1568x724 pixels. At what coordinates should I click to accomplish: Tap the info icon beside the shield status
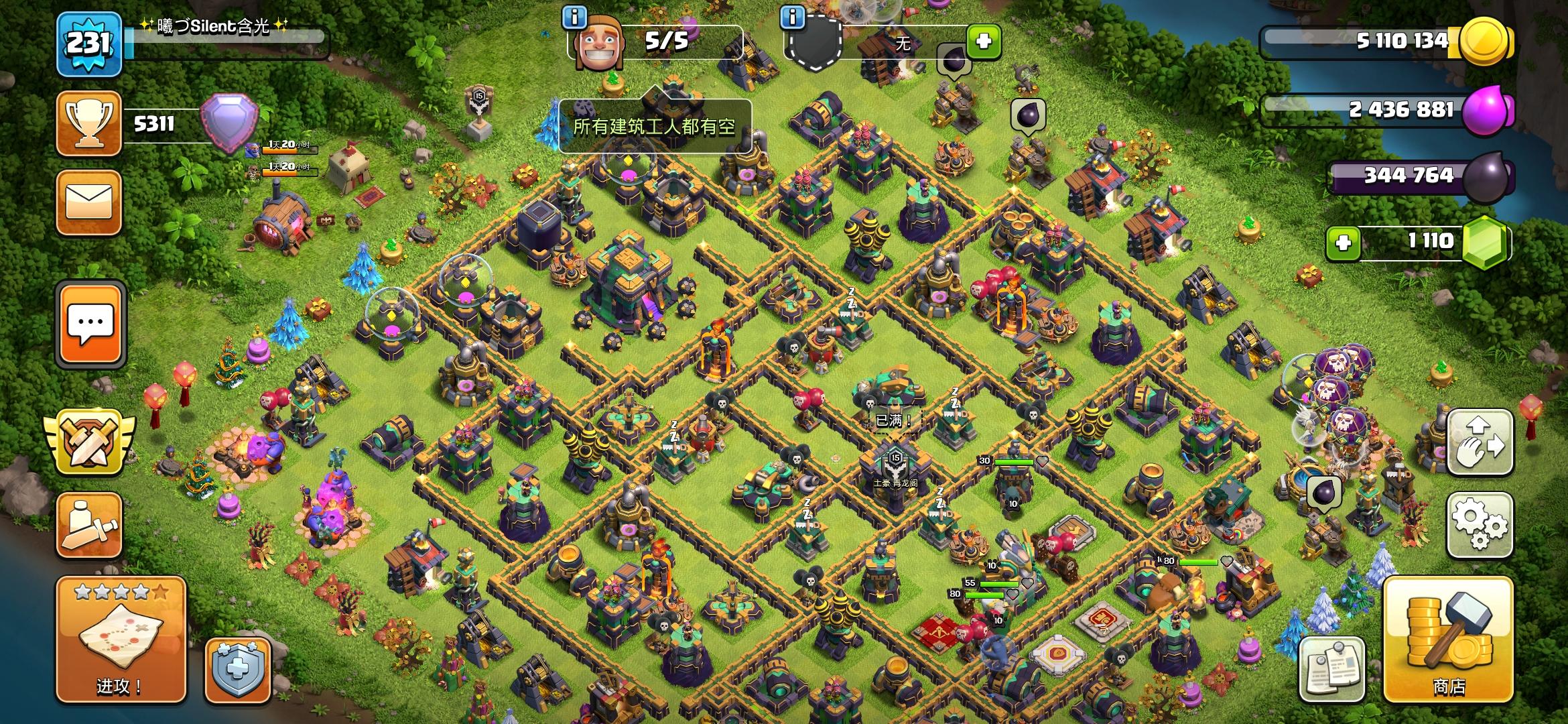[795, 18]
